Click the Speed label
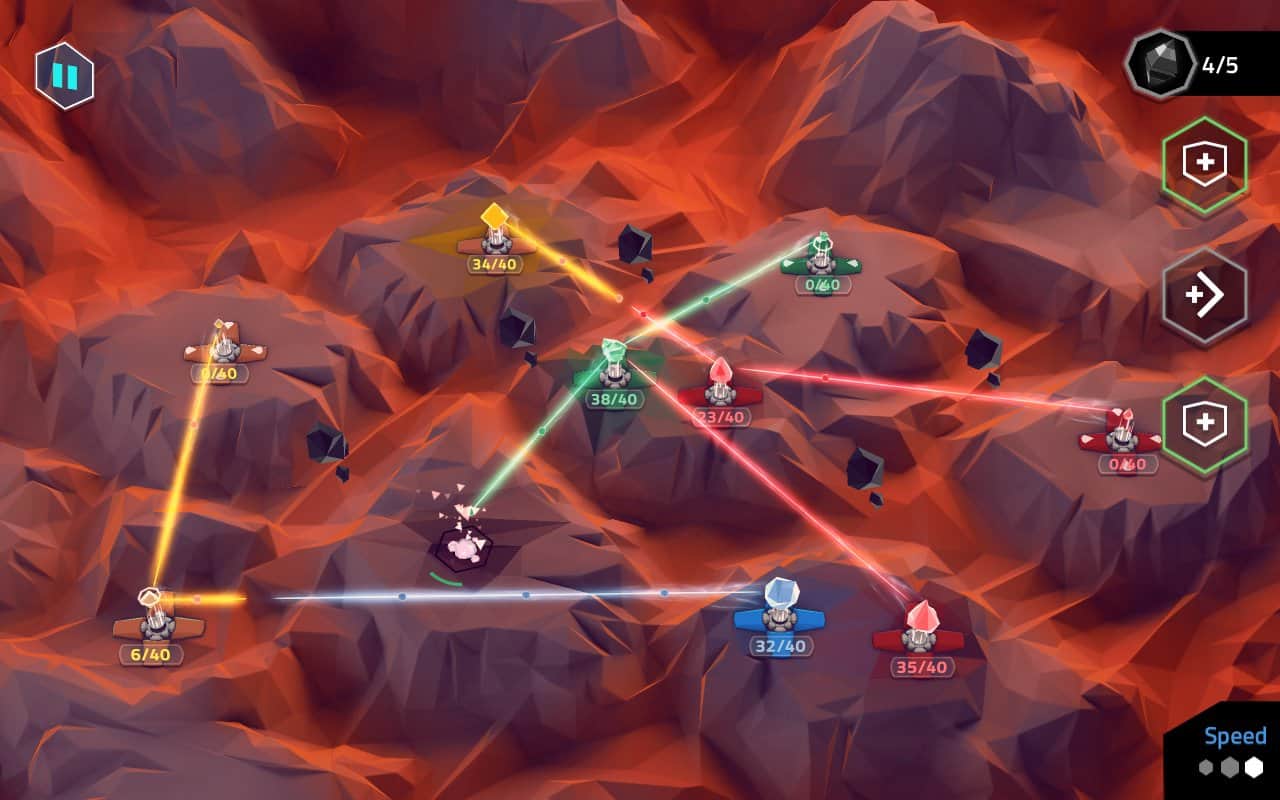1280x800 pixels. point(1237,737)
